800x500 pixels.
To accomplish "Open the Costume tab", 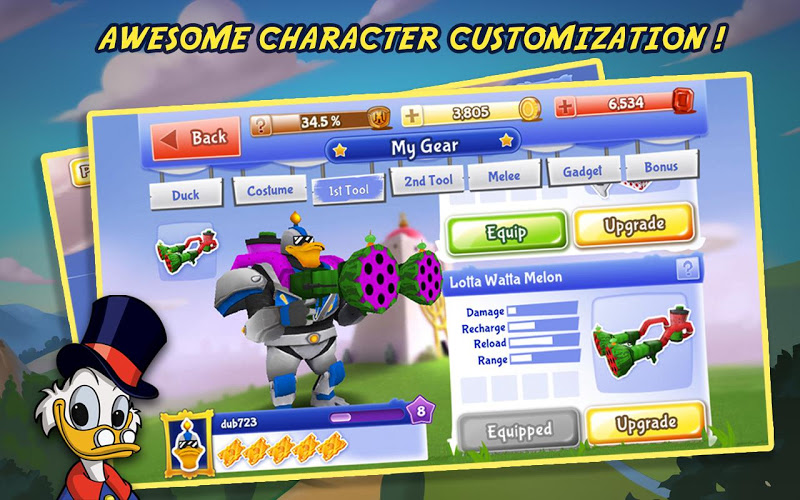I will [x=269, y=189].
